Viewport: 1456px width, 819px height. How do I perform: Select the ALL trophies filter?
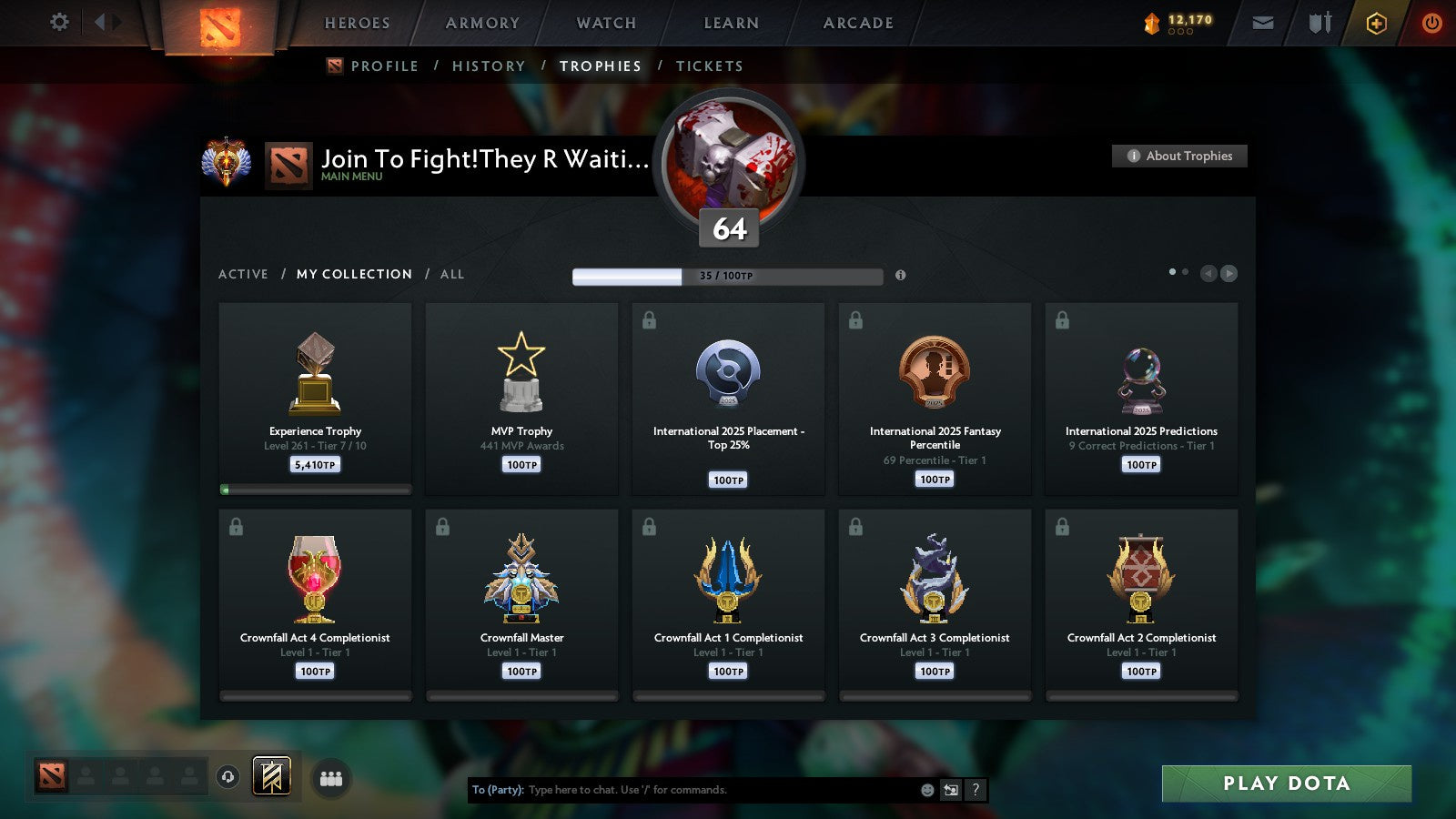click(x=452, y=274)
